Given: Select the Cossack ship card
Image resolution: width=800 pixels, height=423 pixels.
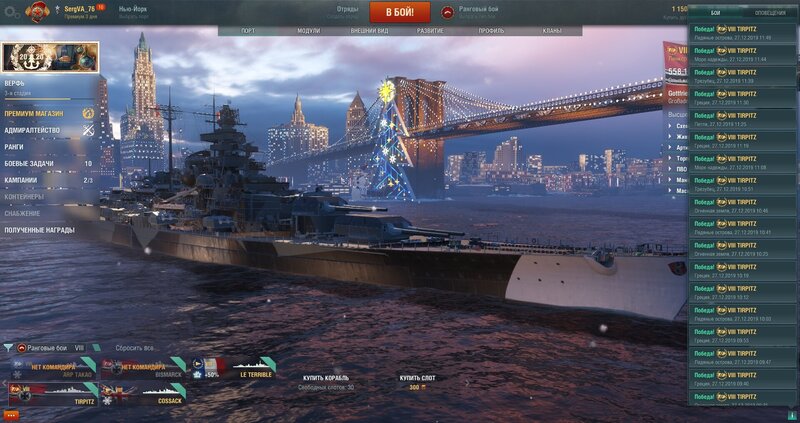Looking at the screenshot, I should pyautogui.click(x=144, y=396).
